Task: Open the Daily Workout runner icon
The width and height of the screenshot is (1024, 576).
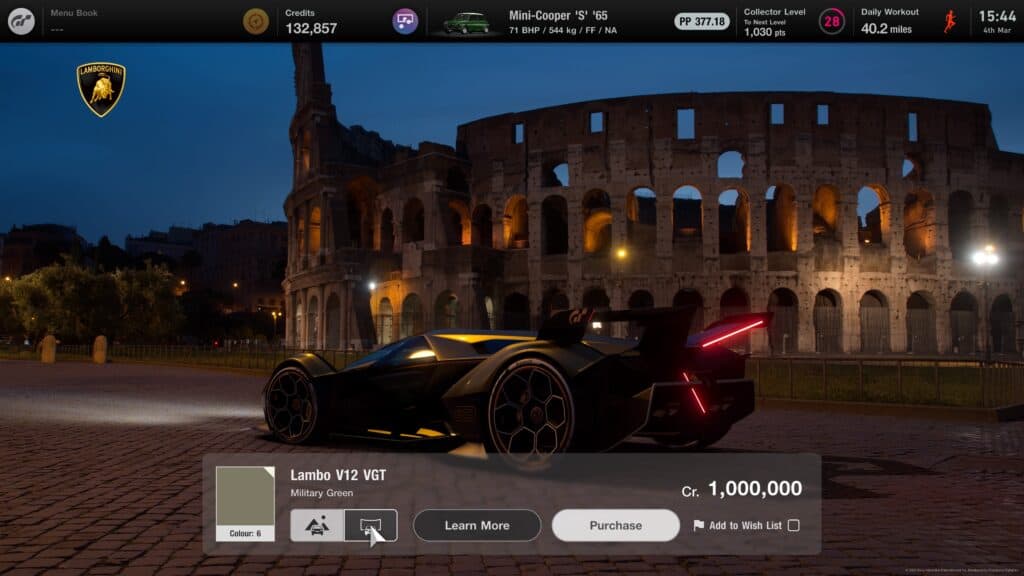Action: [x=950, y=21]
